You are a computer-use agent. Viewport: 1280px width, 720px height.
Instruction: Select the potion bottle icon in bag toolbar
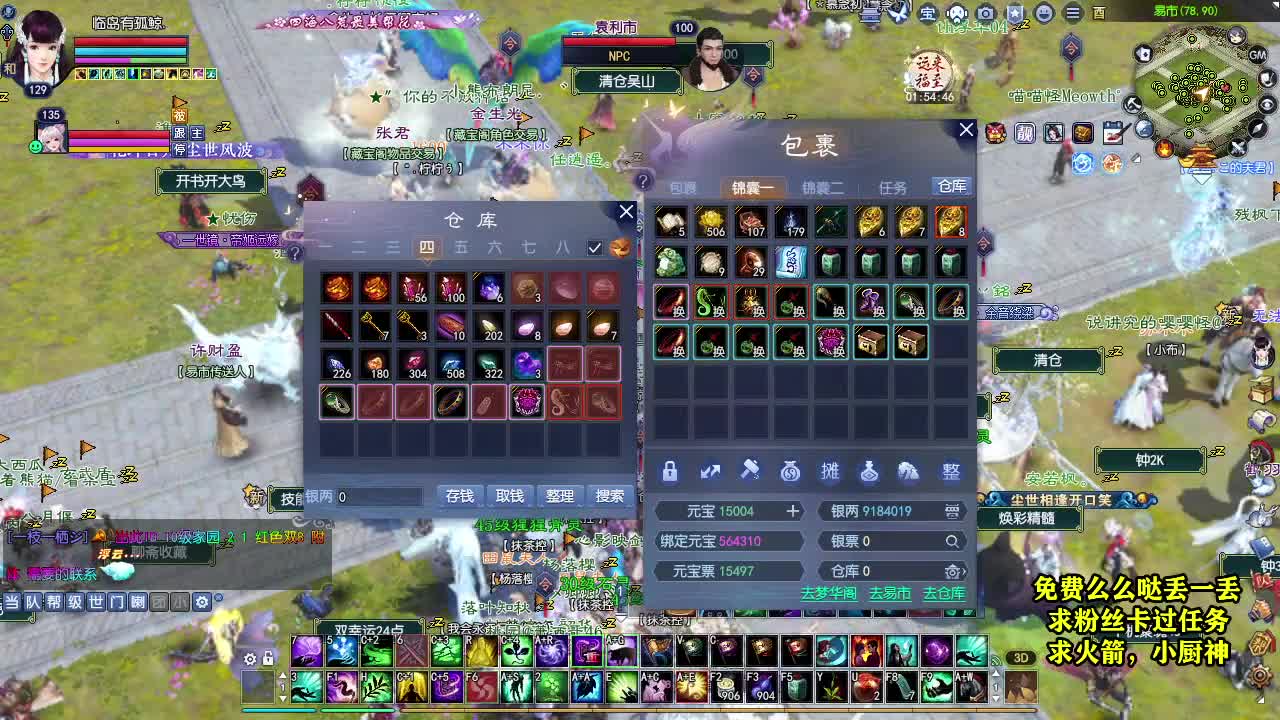tap(871, 471)
